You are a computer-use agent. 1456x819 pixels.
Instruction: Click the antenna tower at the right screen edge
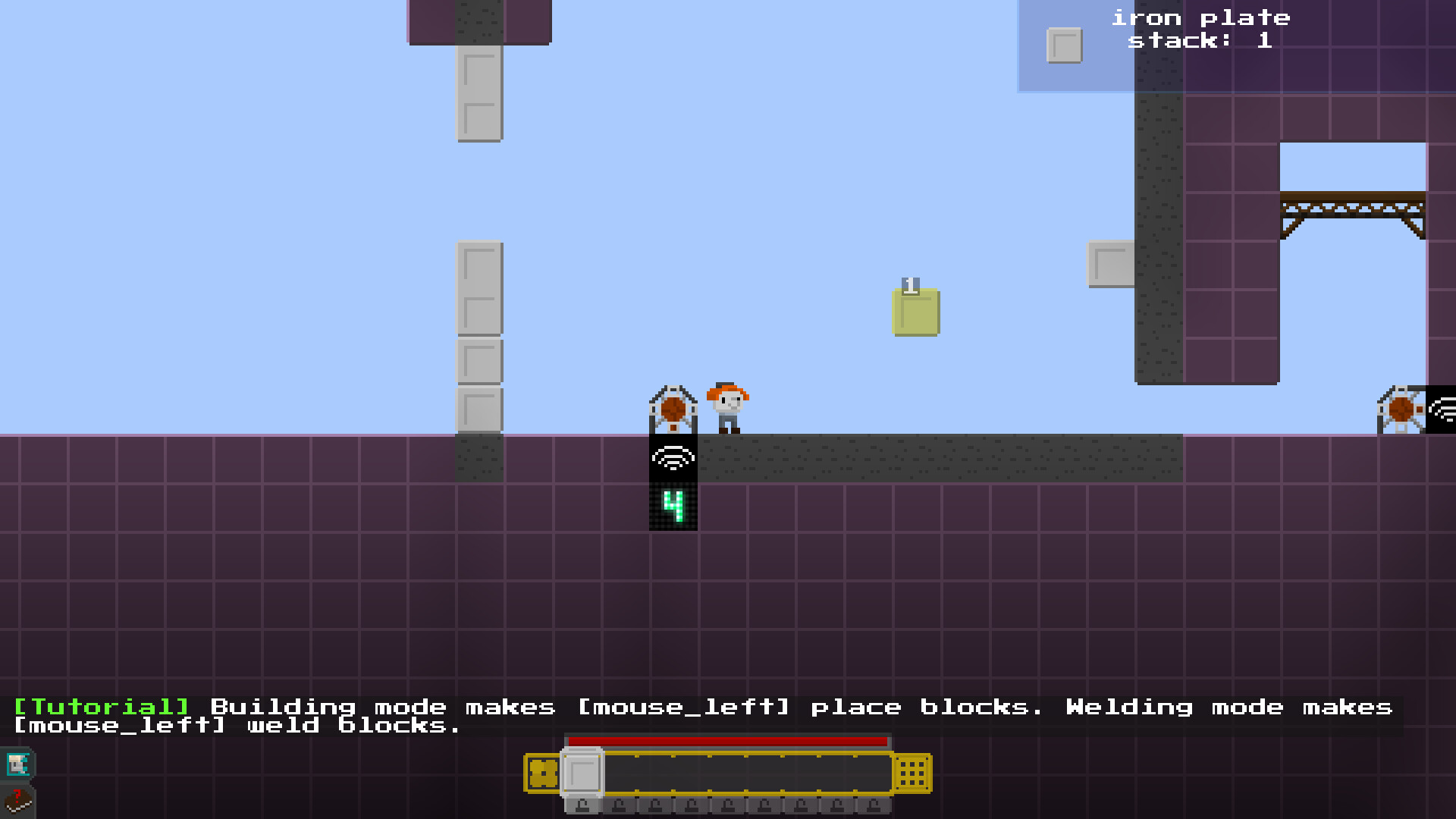(x=1401, y=409)
